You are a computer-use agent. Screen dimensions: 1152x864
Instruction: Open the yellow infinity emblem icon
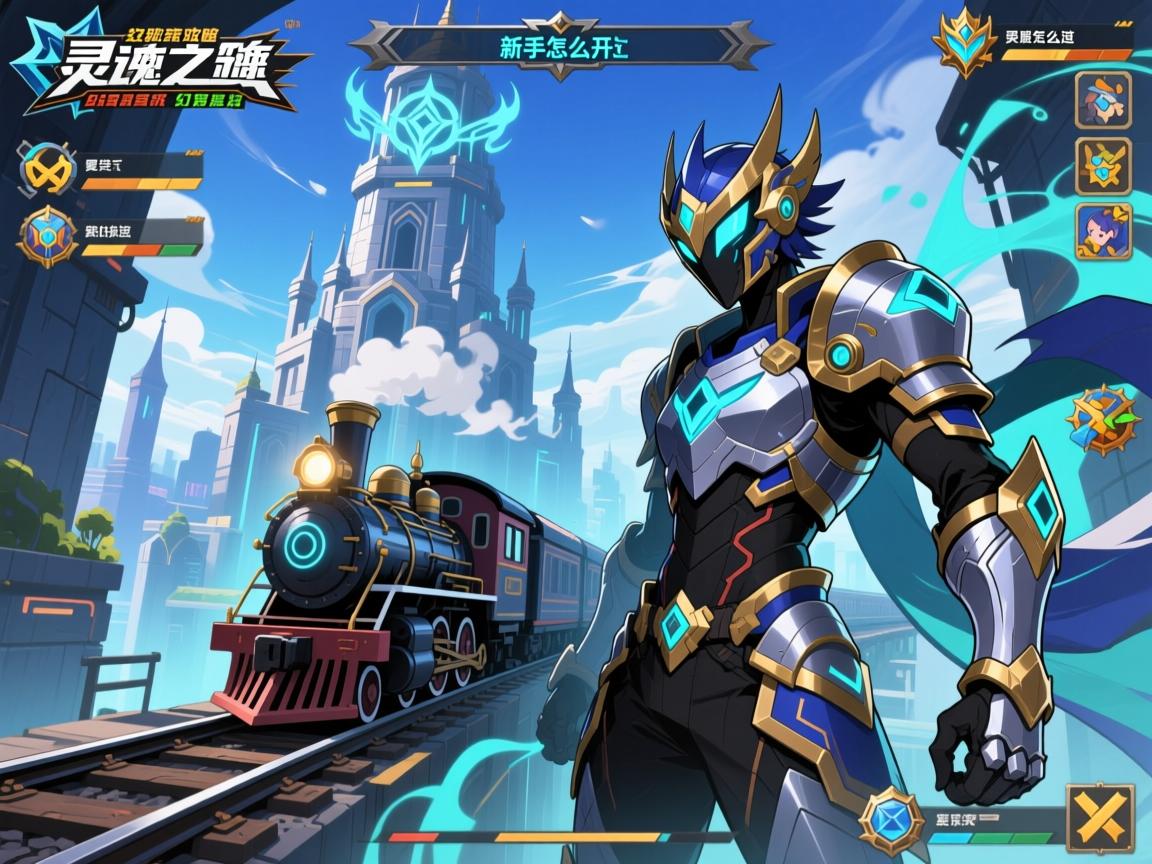pos(48,168)
